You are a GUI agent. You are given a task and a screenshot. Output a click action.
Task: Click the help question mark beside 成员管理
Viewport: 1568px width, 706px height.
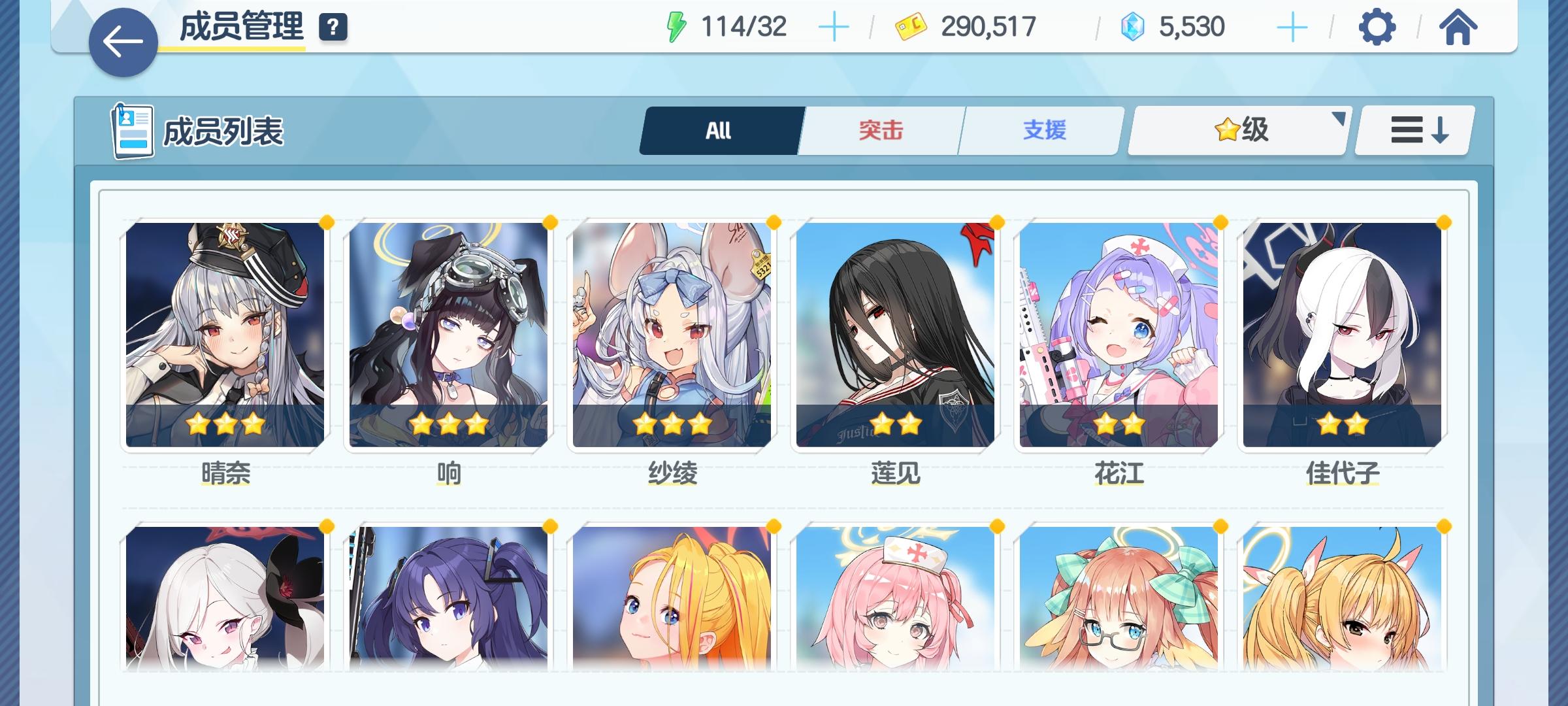(333, 27)
